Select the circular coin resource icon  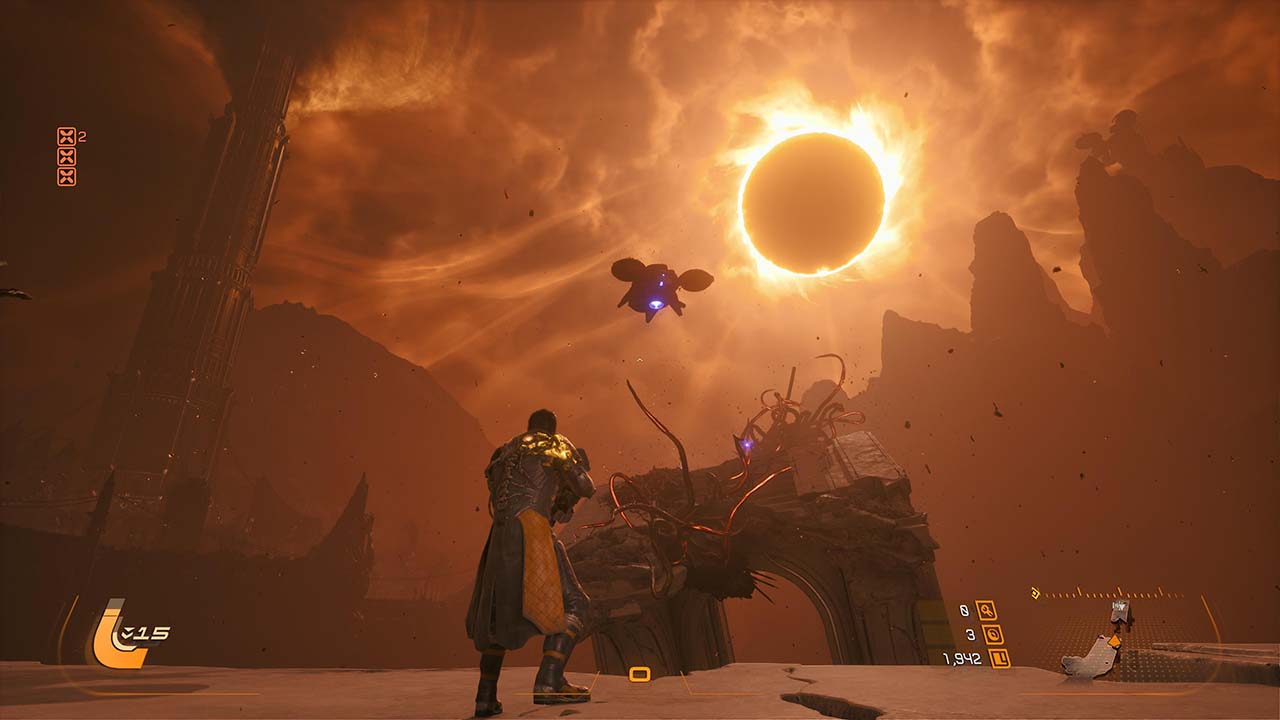[x=992, y=634]
